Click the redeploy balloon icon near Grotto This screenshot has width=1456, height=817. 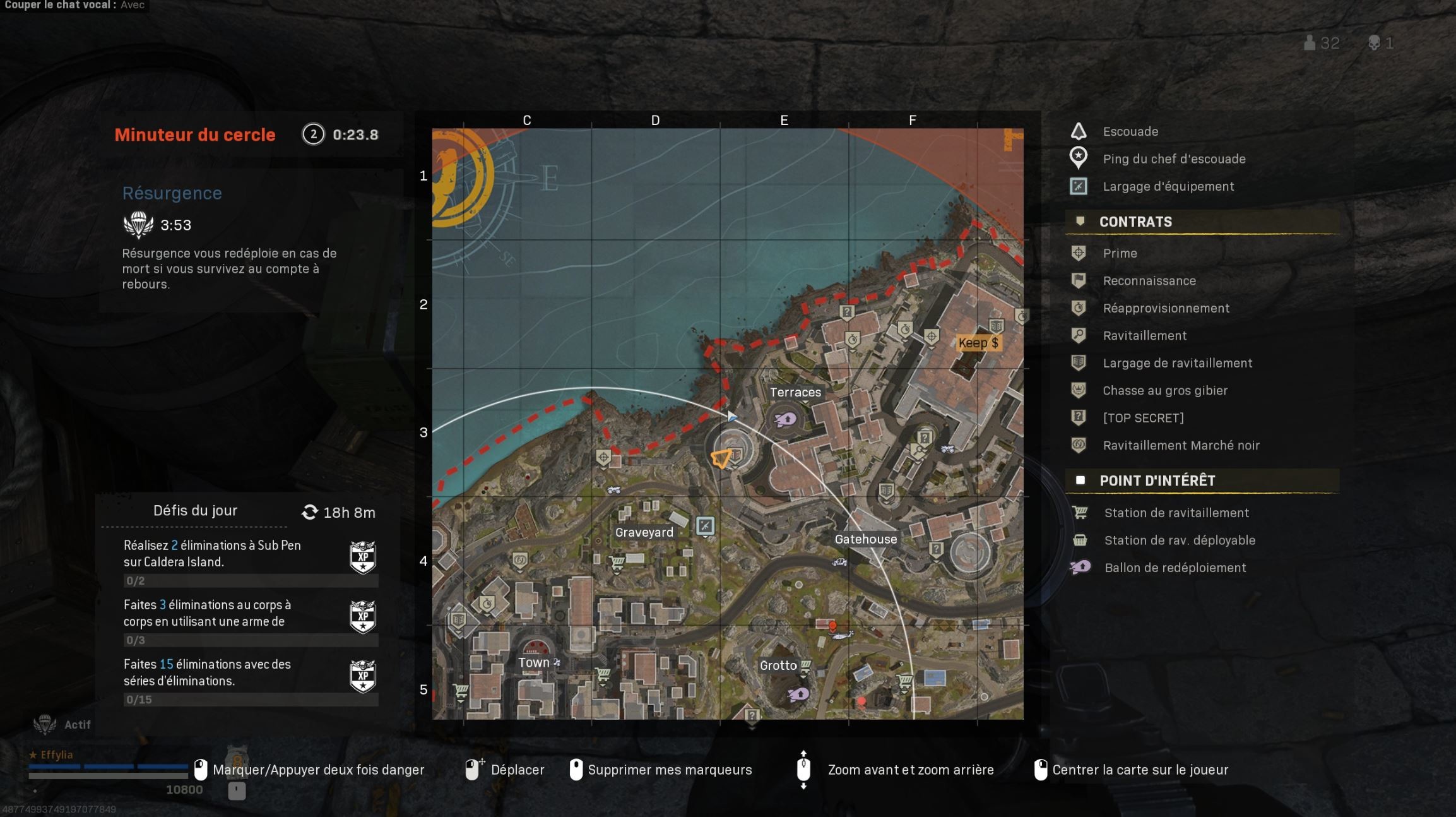[798, 693]
